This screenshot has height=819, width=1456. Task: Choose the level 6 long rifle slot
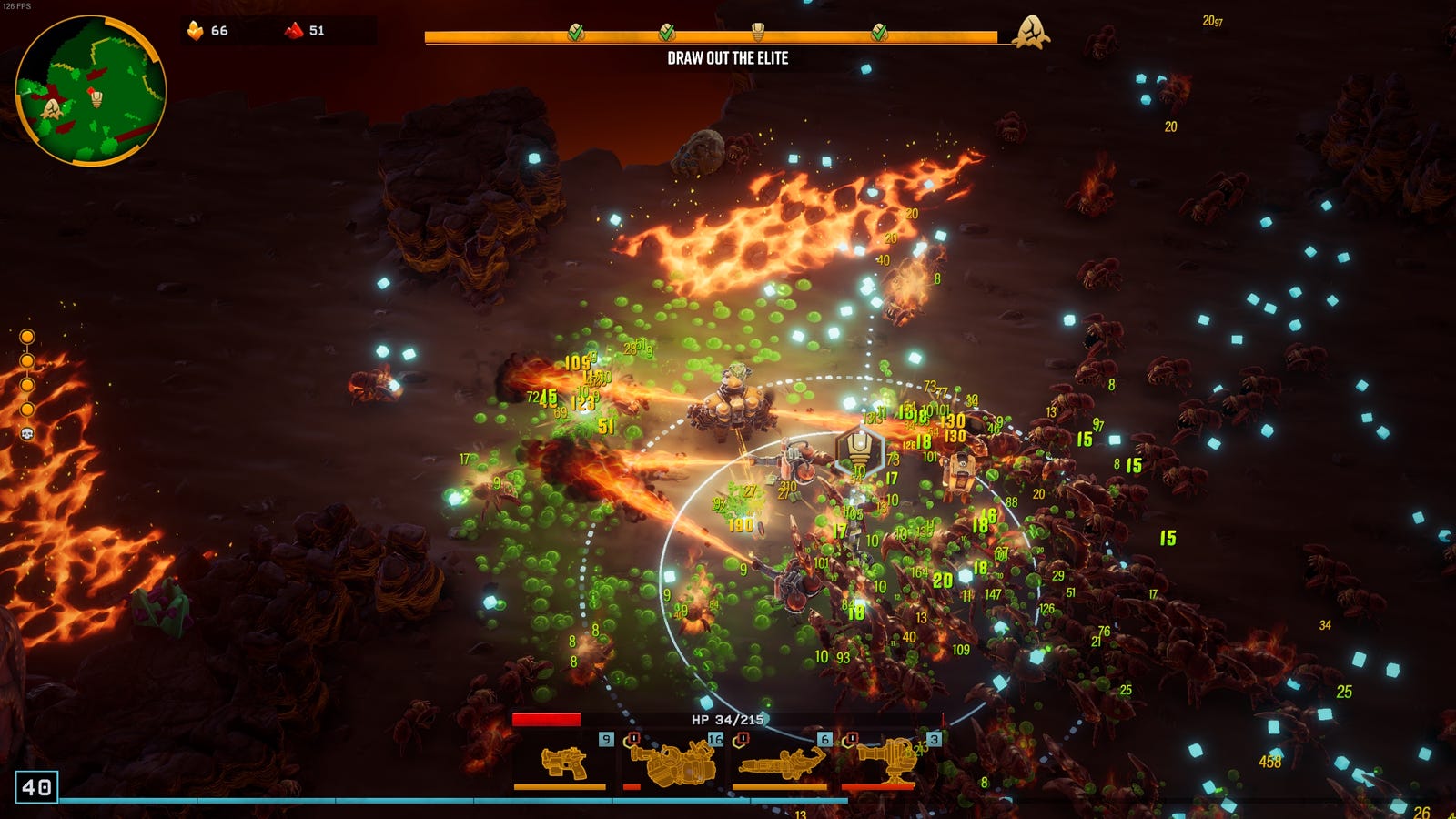click(x=781, y=762)
